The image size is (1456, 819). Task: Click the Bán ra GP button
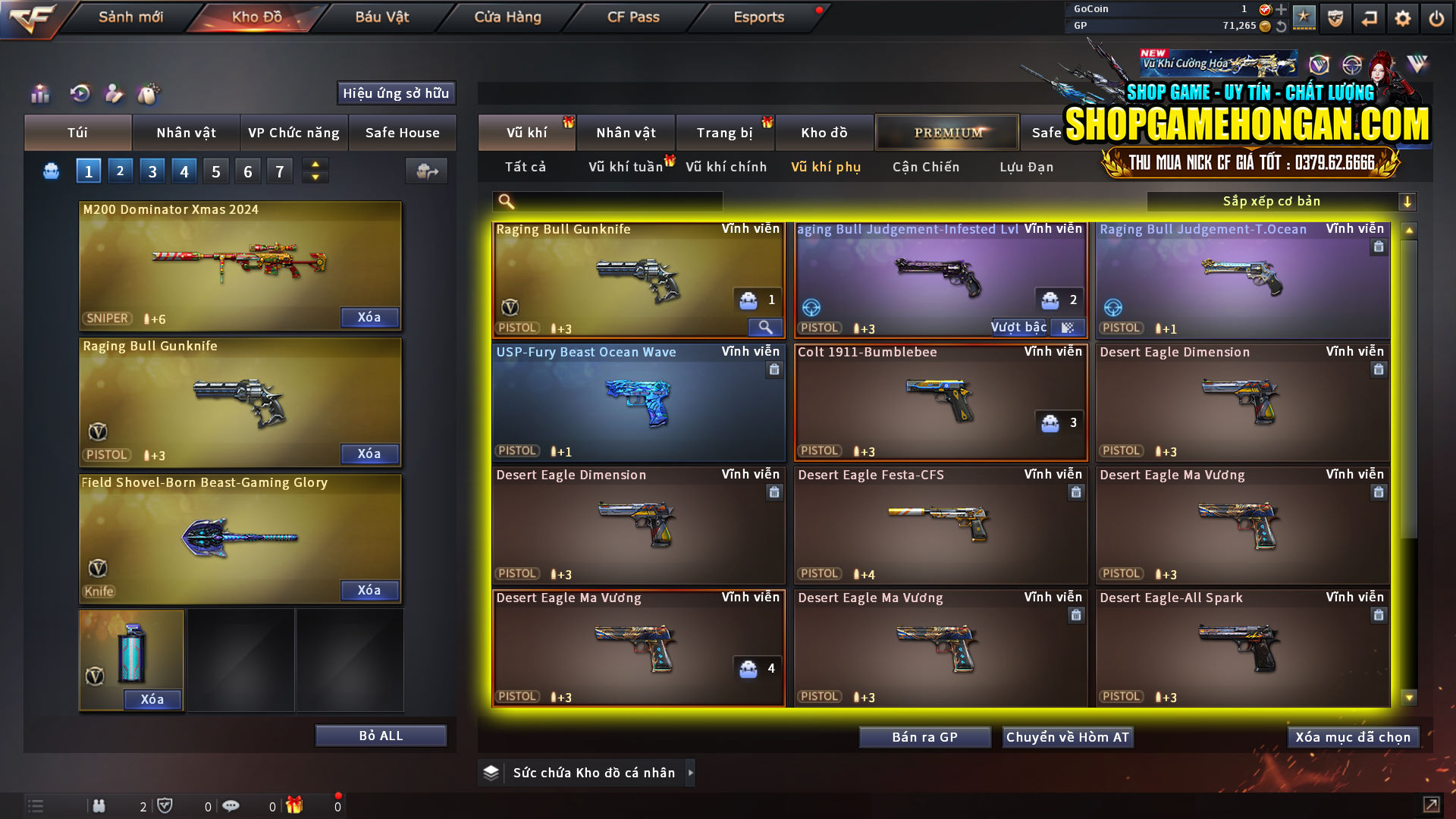click(x=924, y=736)
